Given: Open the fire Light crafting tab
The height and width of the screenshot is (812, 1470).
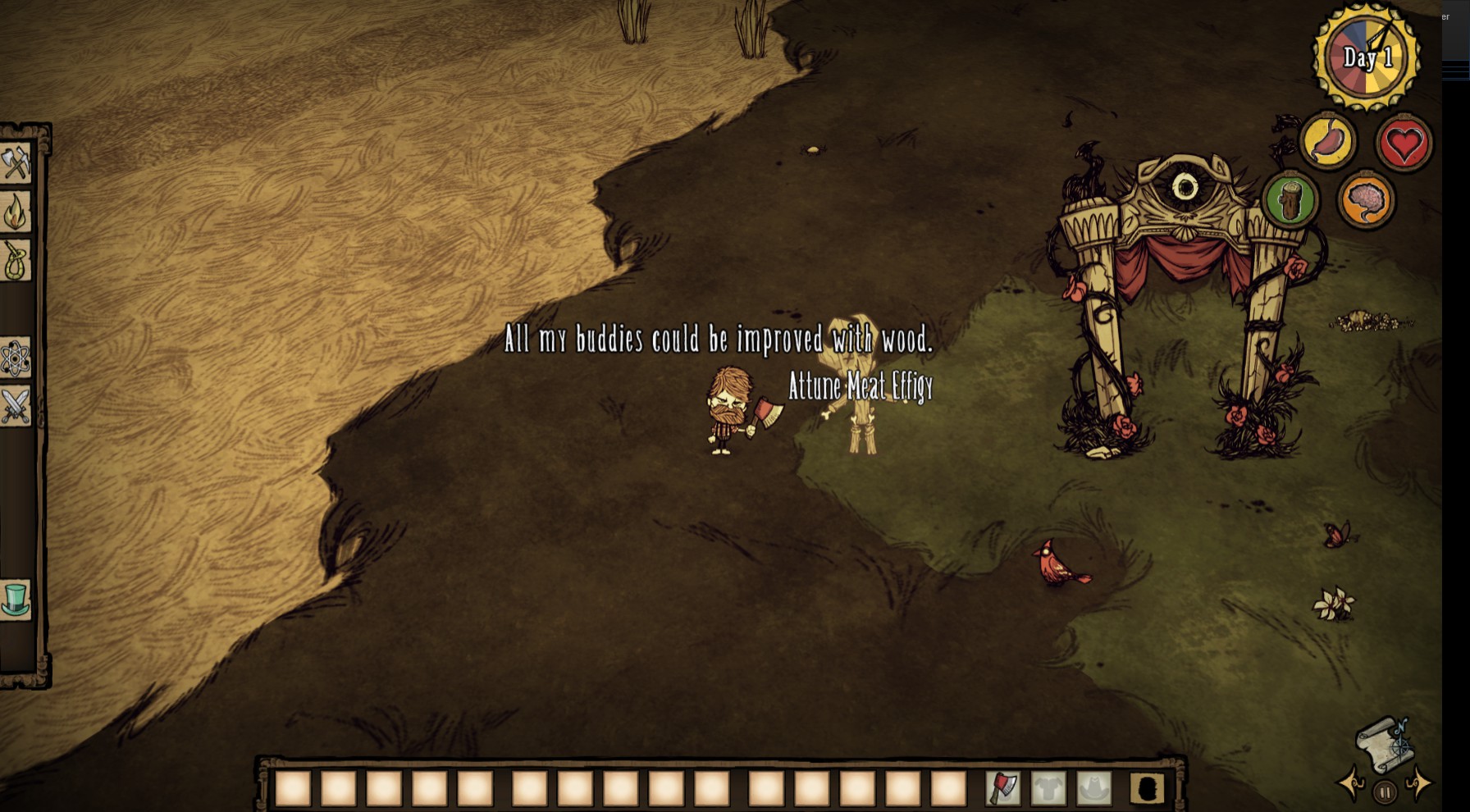Looking at the screenshot, I should [16, 212].
